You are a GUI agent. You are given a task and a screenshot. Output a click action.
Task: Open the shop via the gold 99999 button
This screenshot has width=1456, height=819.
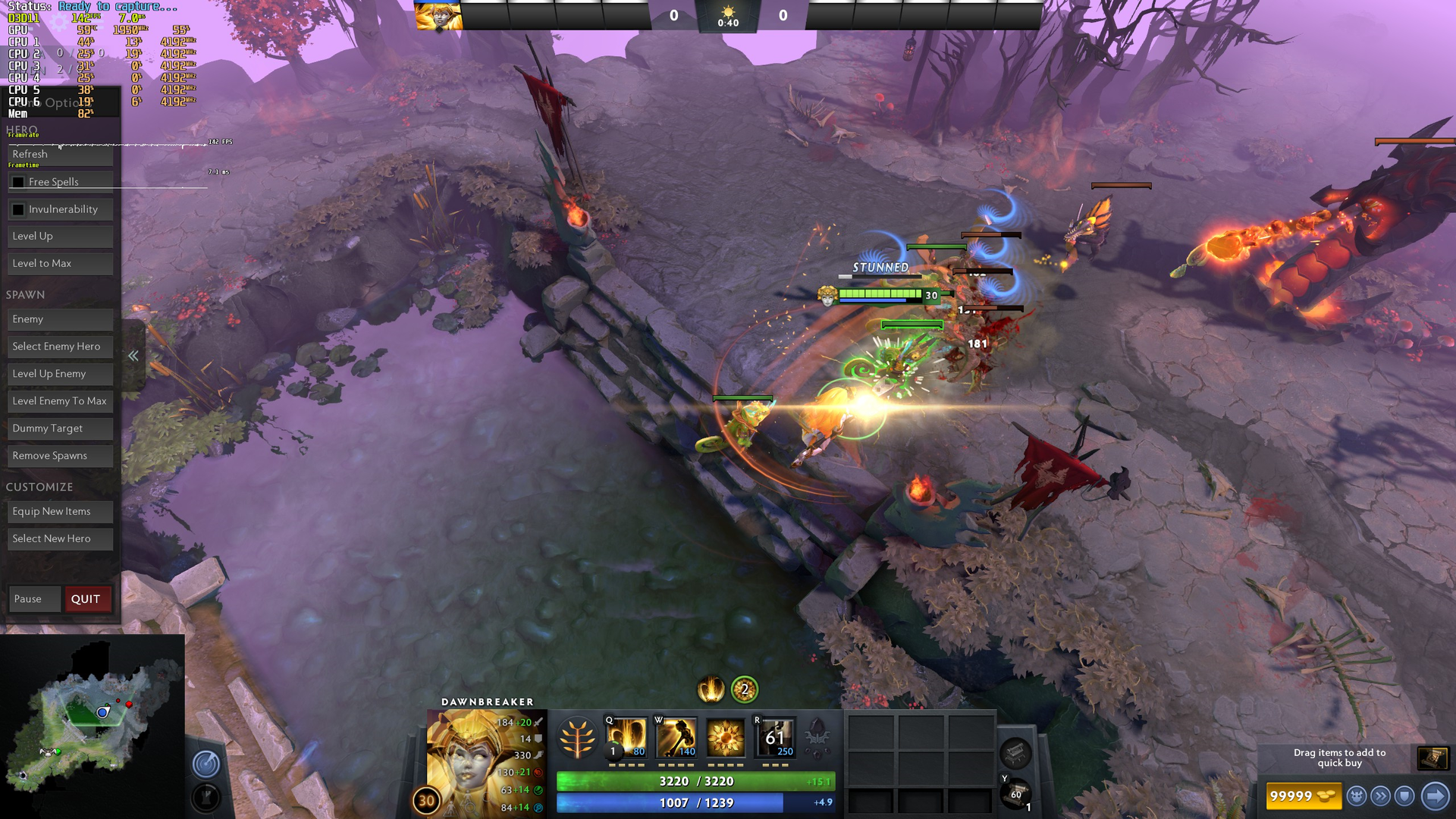point(1302,796)
